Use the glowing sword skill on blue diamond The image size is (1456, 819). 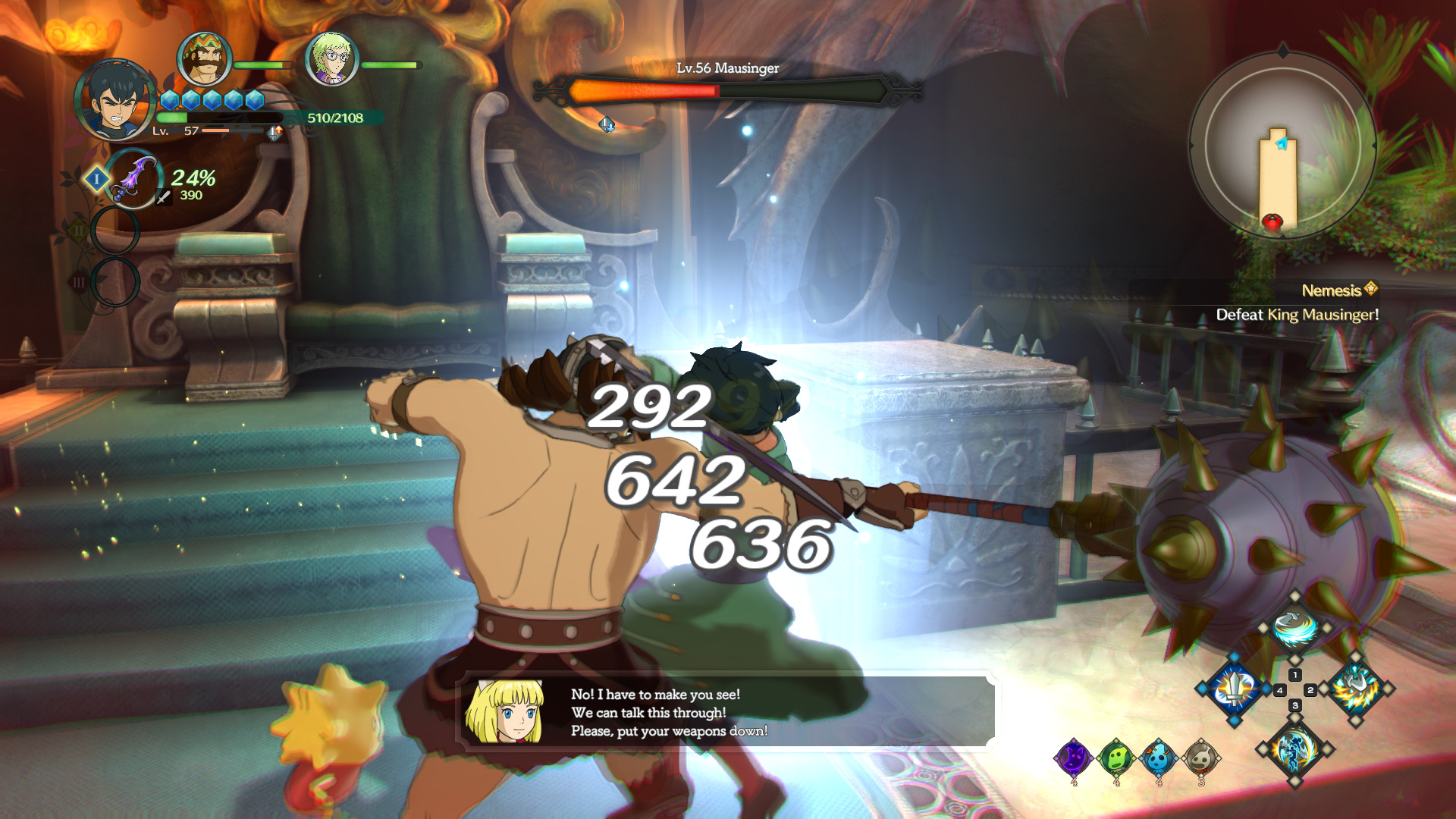[x=1235, y=689]
